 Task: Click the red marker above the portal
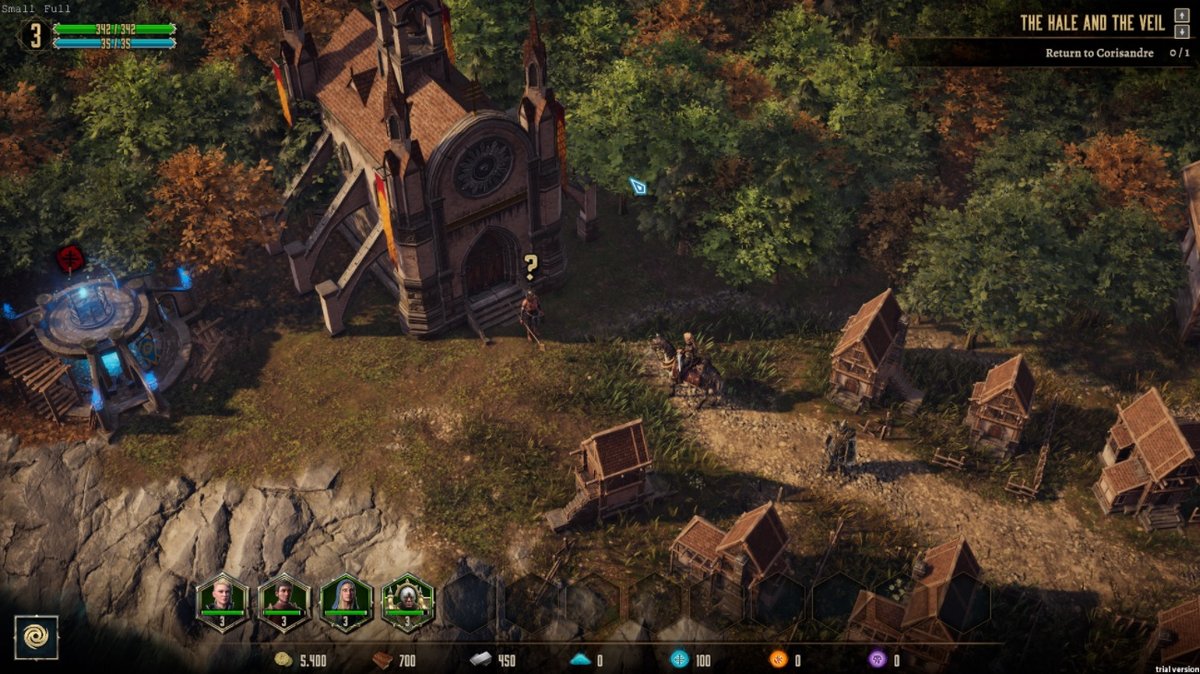70,258
